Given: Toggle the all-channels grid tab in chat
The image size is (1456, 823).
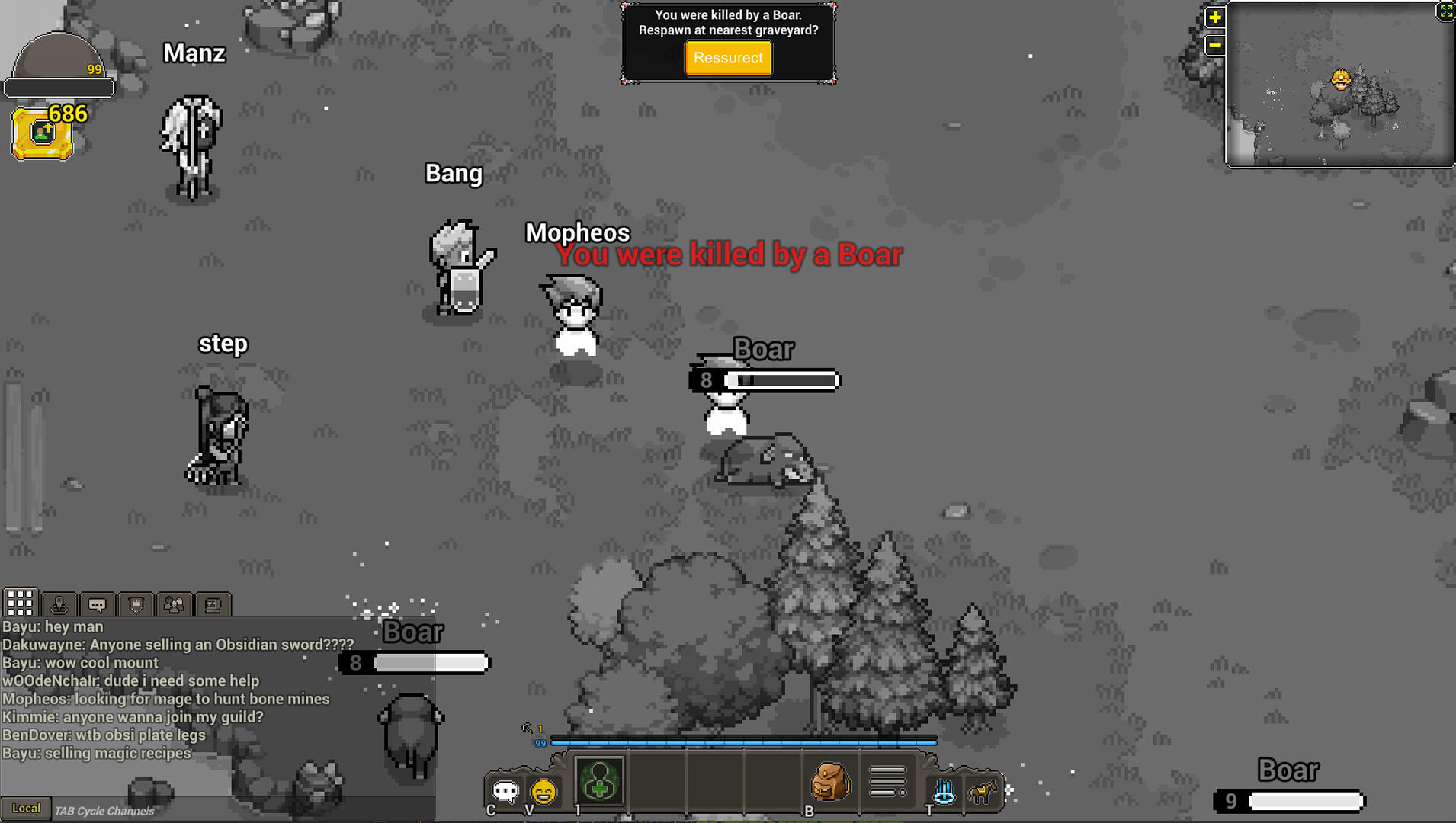Looking at the screenshot, I should tap(21, 603).
